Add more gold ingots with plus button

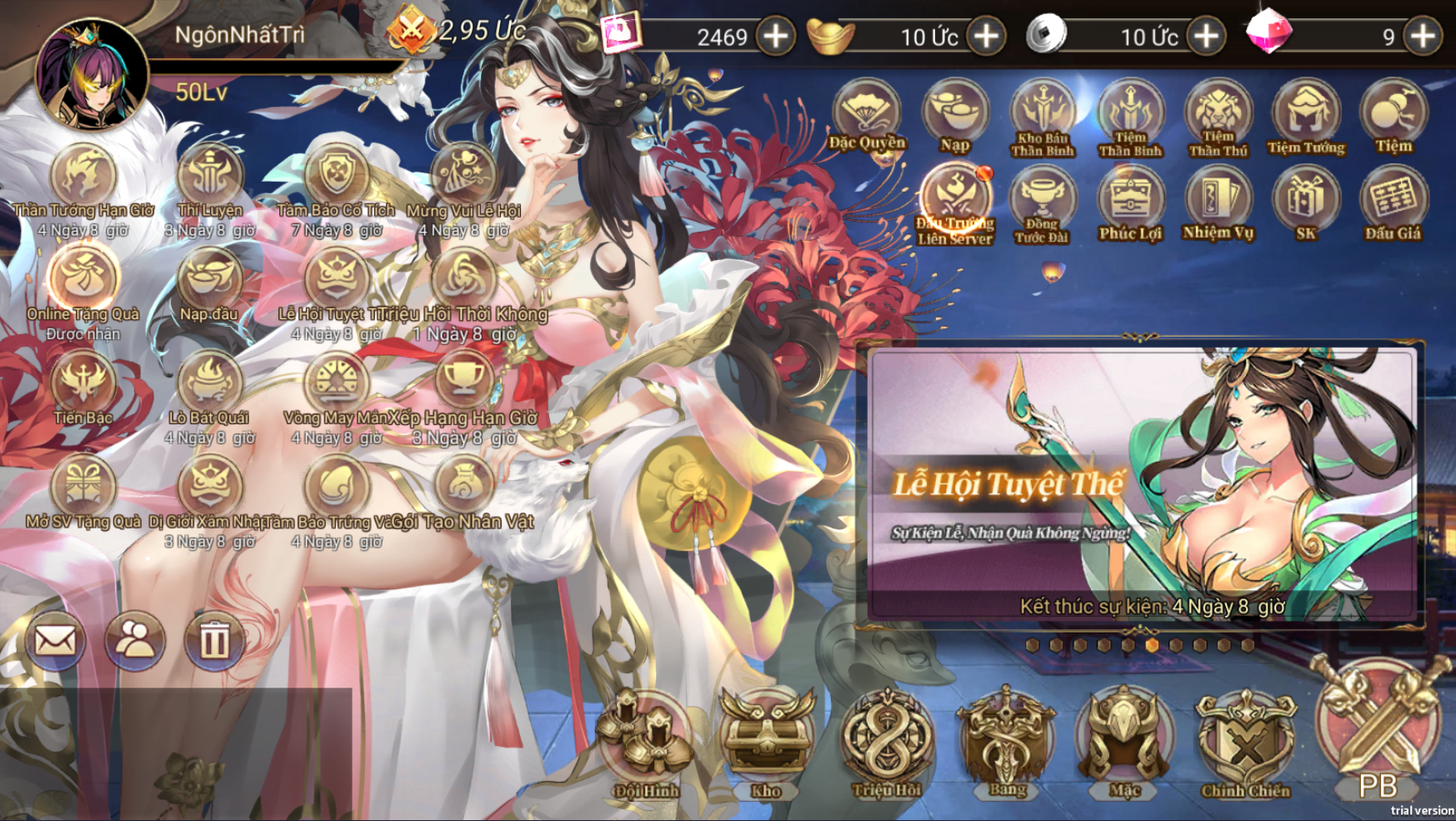(987, 37)
